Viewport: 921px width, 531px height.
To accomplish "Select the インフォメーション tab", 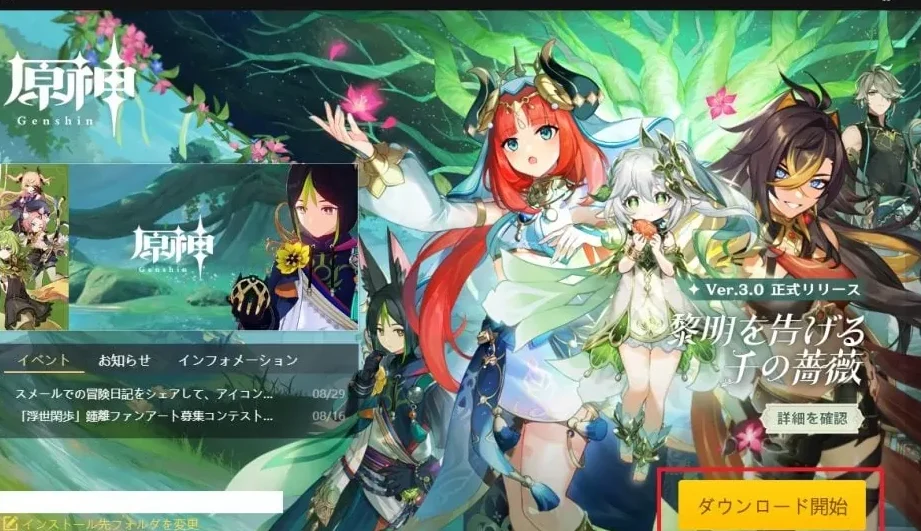I will [x=238, y=360].
